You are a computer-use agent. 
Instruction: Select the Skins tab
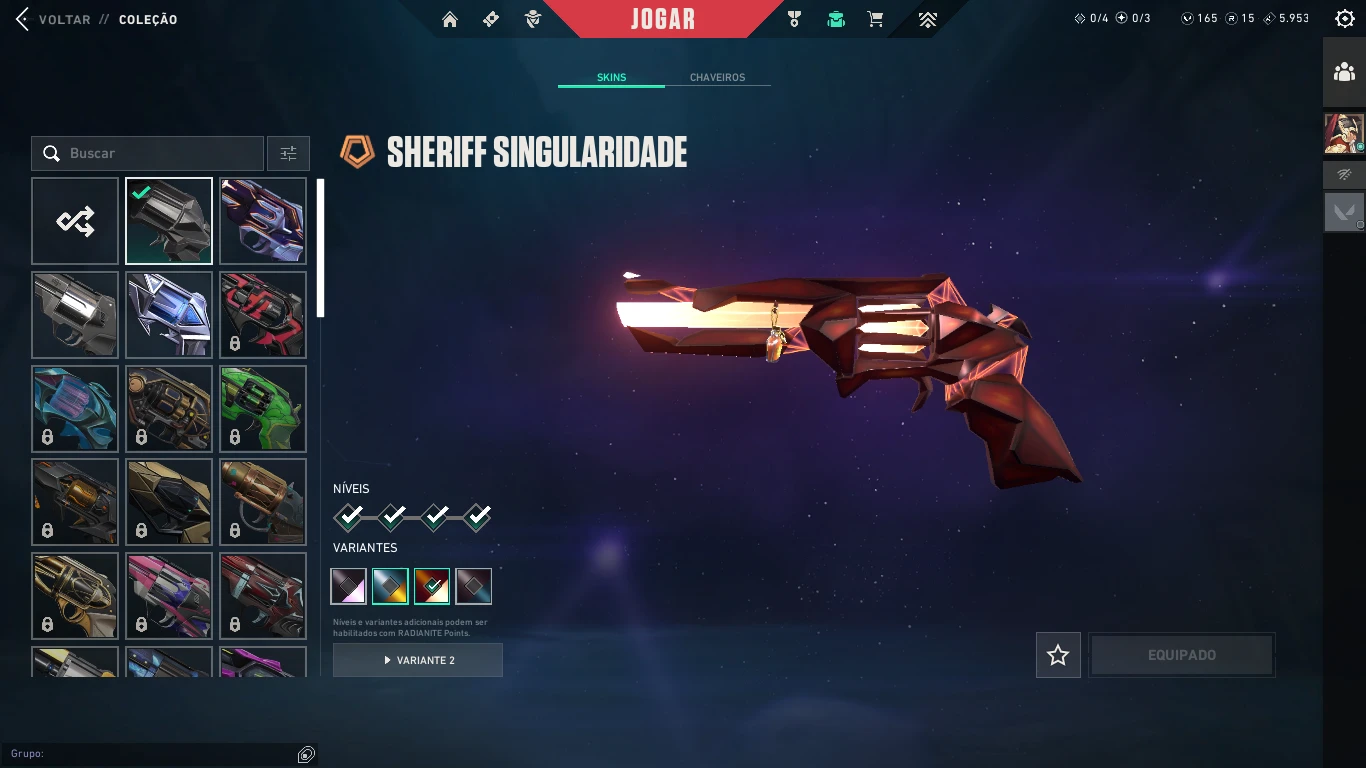611,77
